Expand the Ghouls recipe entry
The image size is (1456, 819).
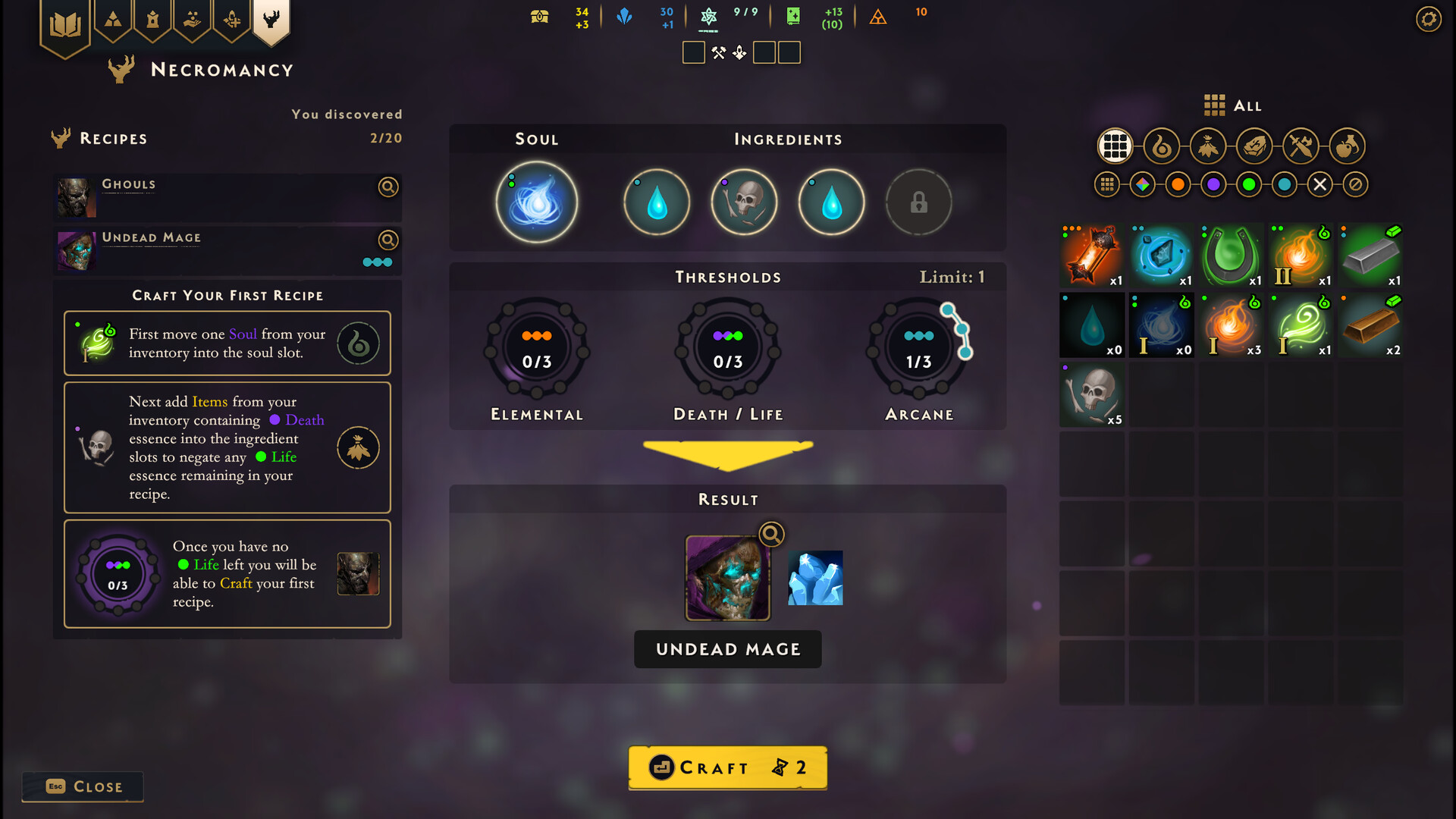[x=388, y=187]
